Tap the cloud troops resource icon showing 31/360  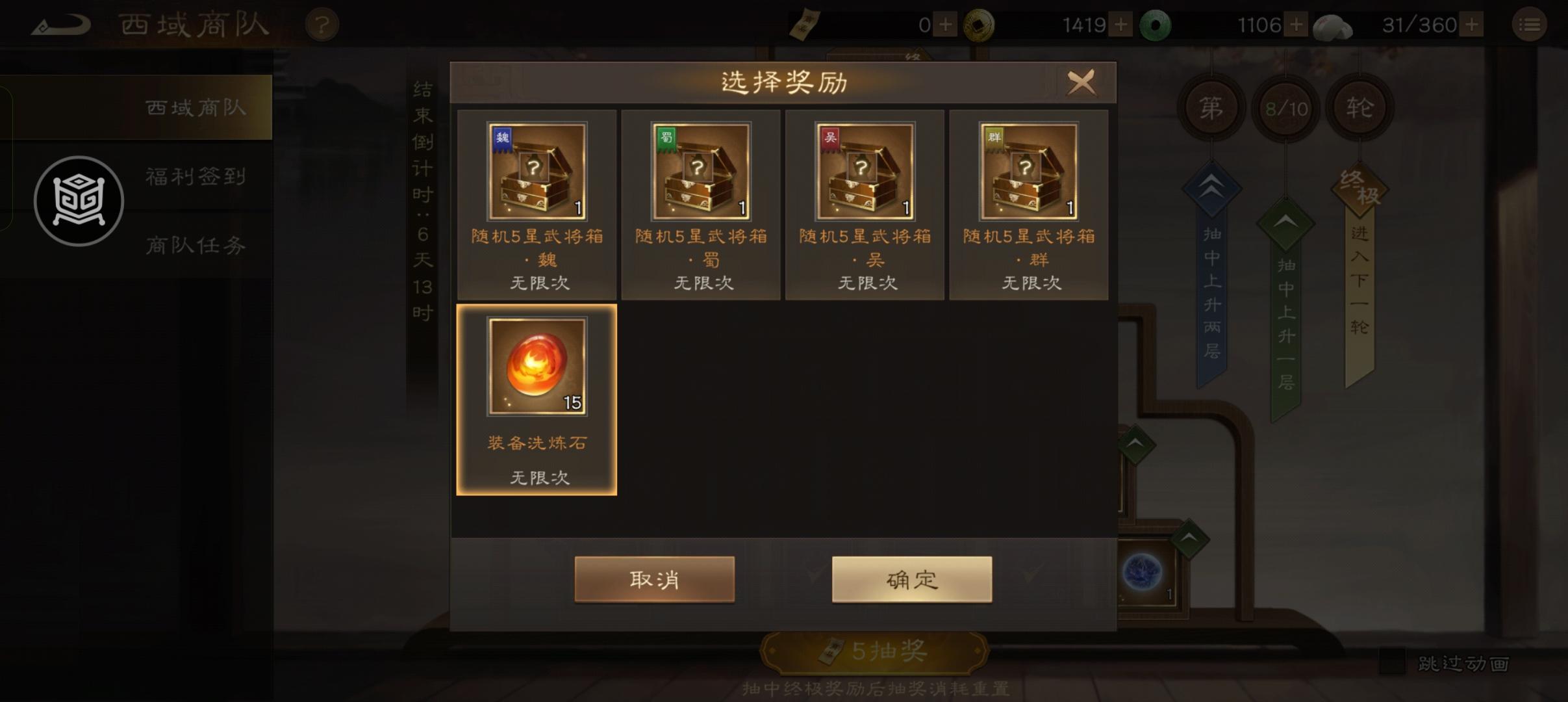tap(1332, 24)
